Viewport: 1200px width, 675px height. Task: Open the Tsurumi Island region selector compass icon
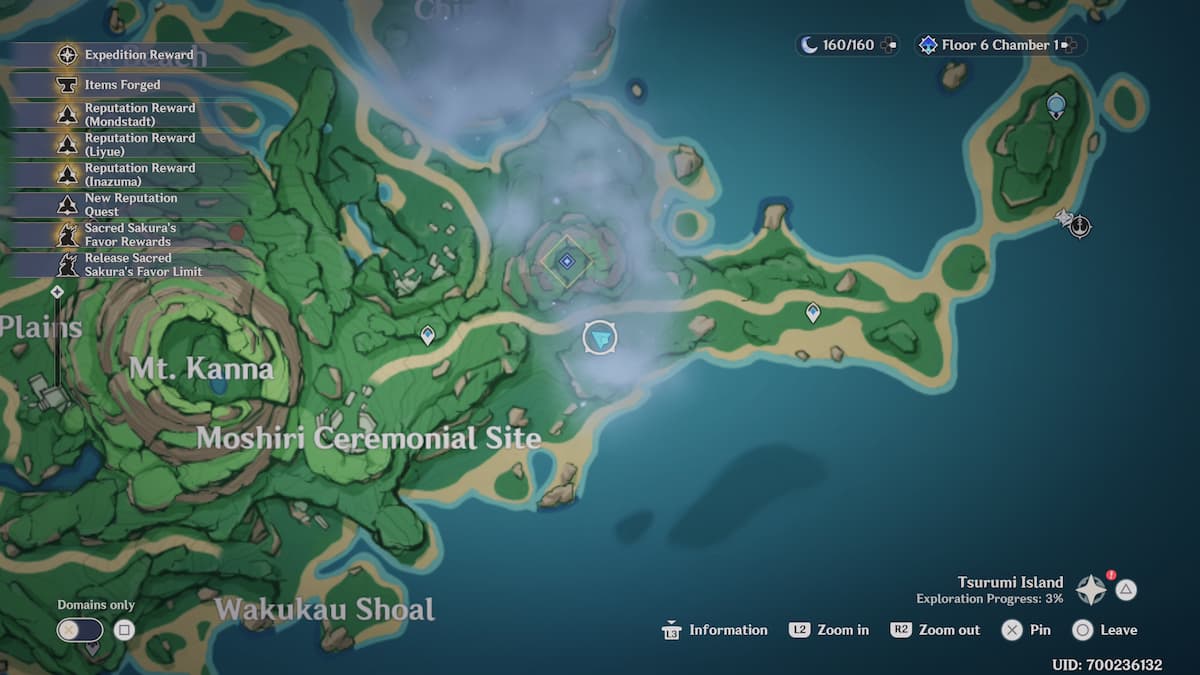(x=1090, y=590)
